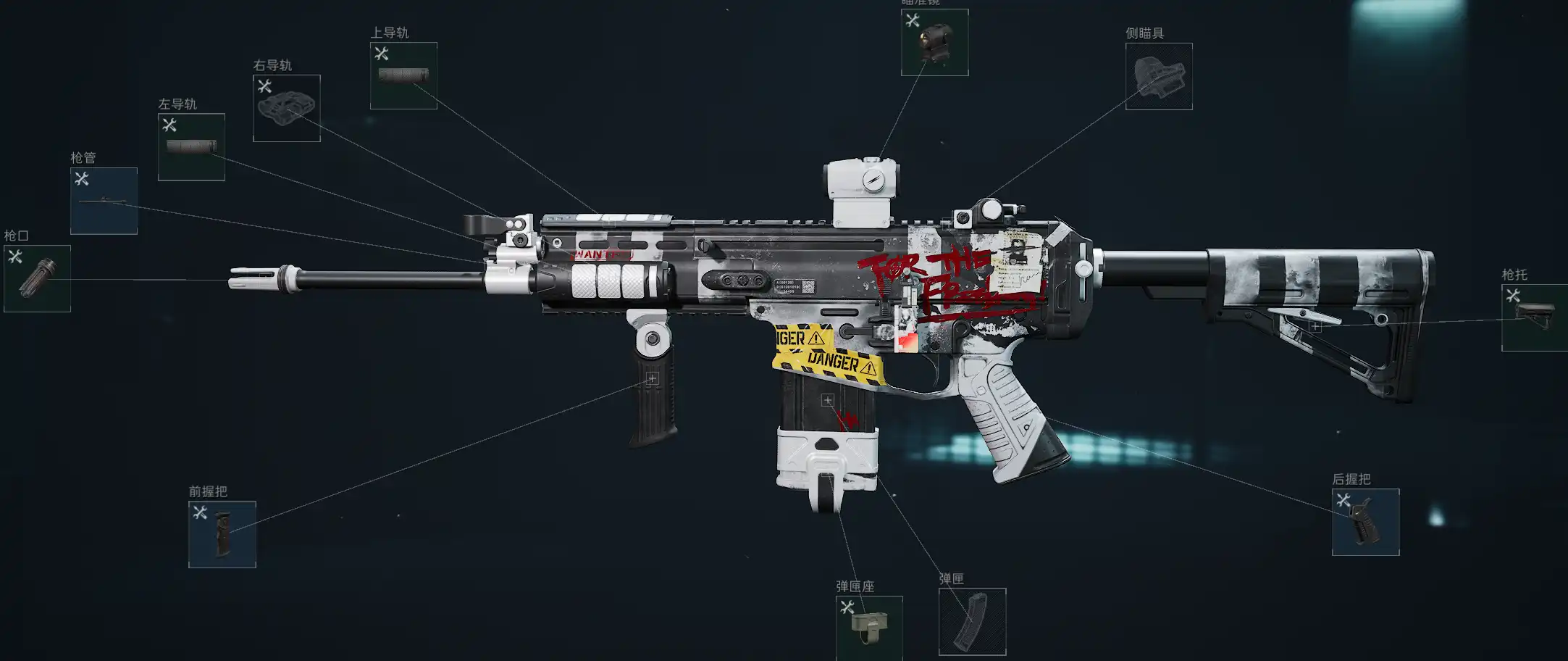Screen dimensions: 1568x661
Task: Choose the 前握把 foregrip slot
Action: [x=222, y=534]
